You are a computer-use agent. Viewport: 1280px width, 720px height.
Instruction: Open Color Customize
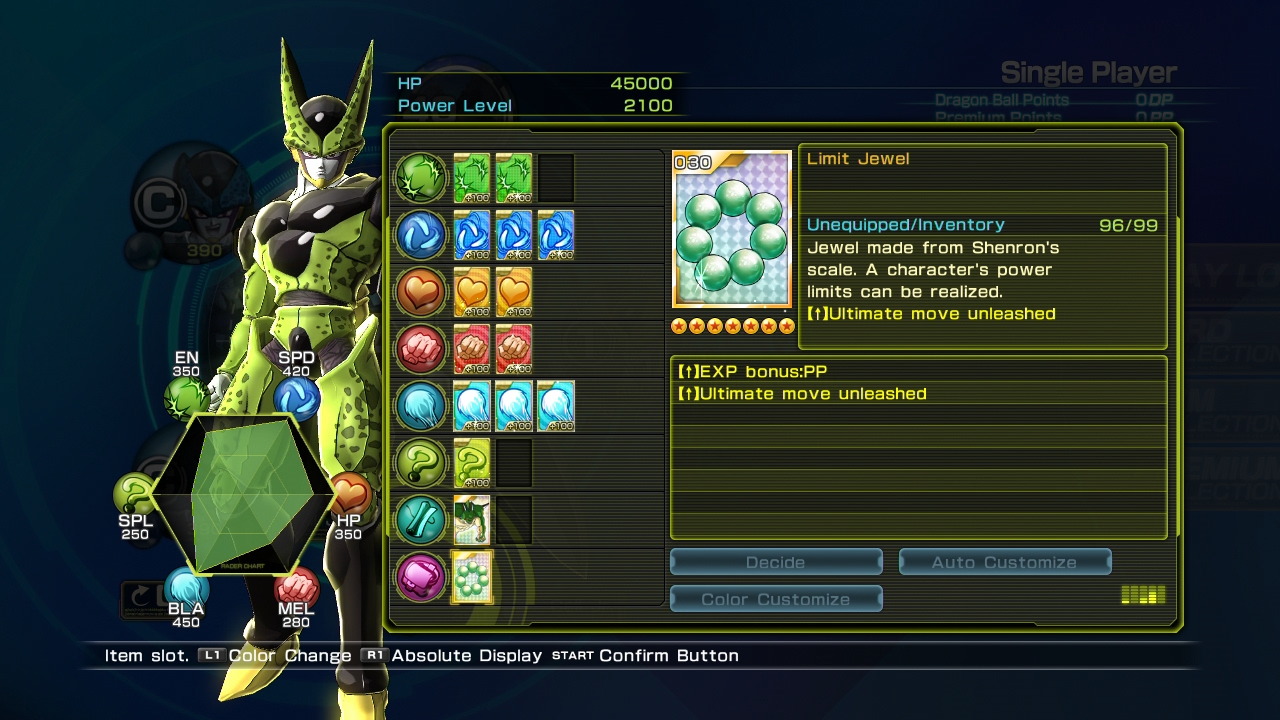click(776, 599)
